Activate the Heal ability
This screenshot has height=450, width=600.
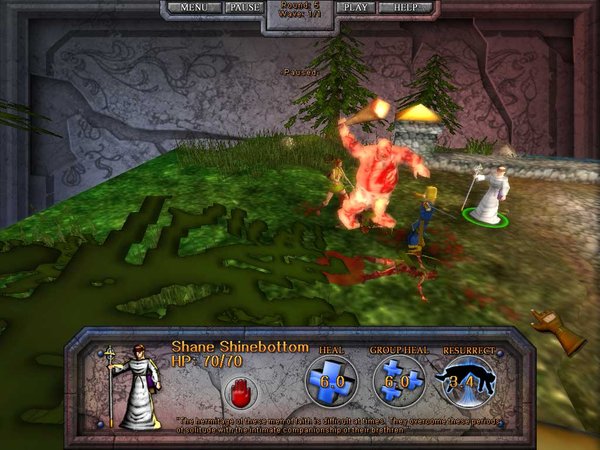(330, 381)
